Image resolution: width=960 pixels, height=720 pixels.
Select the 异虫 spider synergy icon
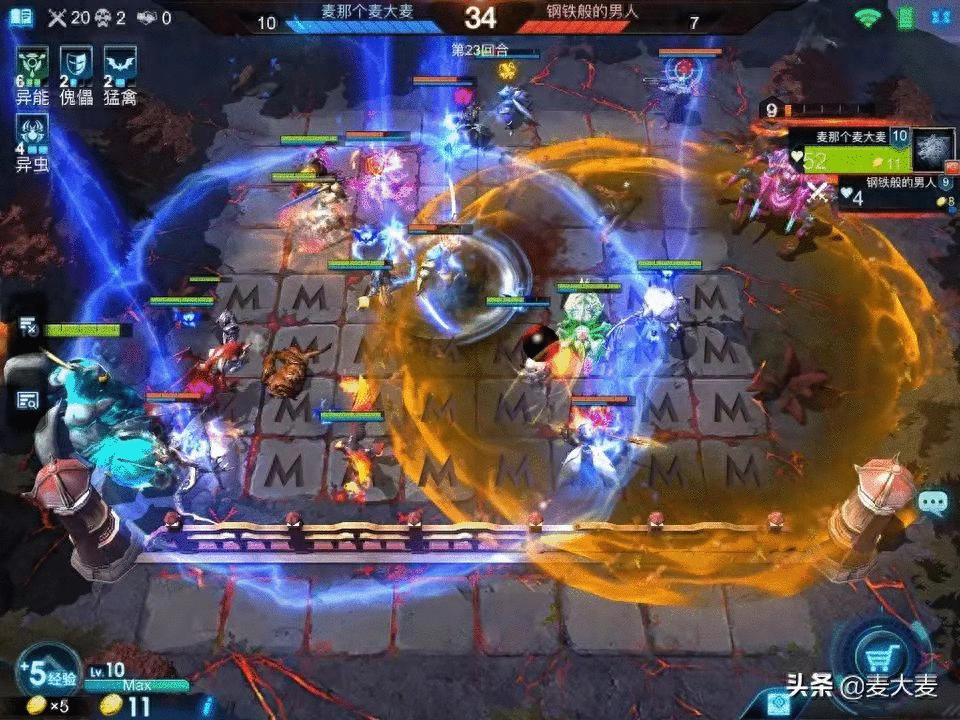(32, 133)
